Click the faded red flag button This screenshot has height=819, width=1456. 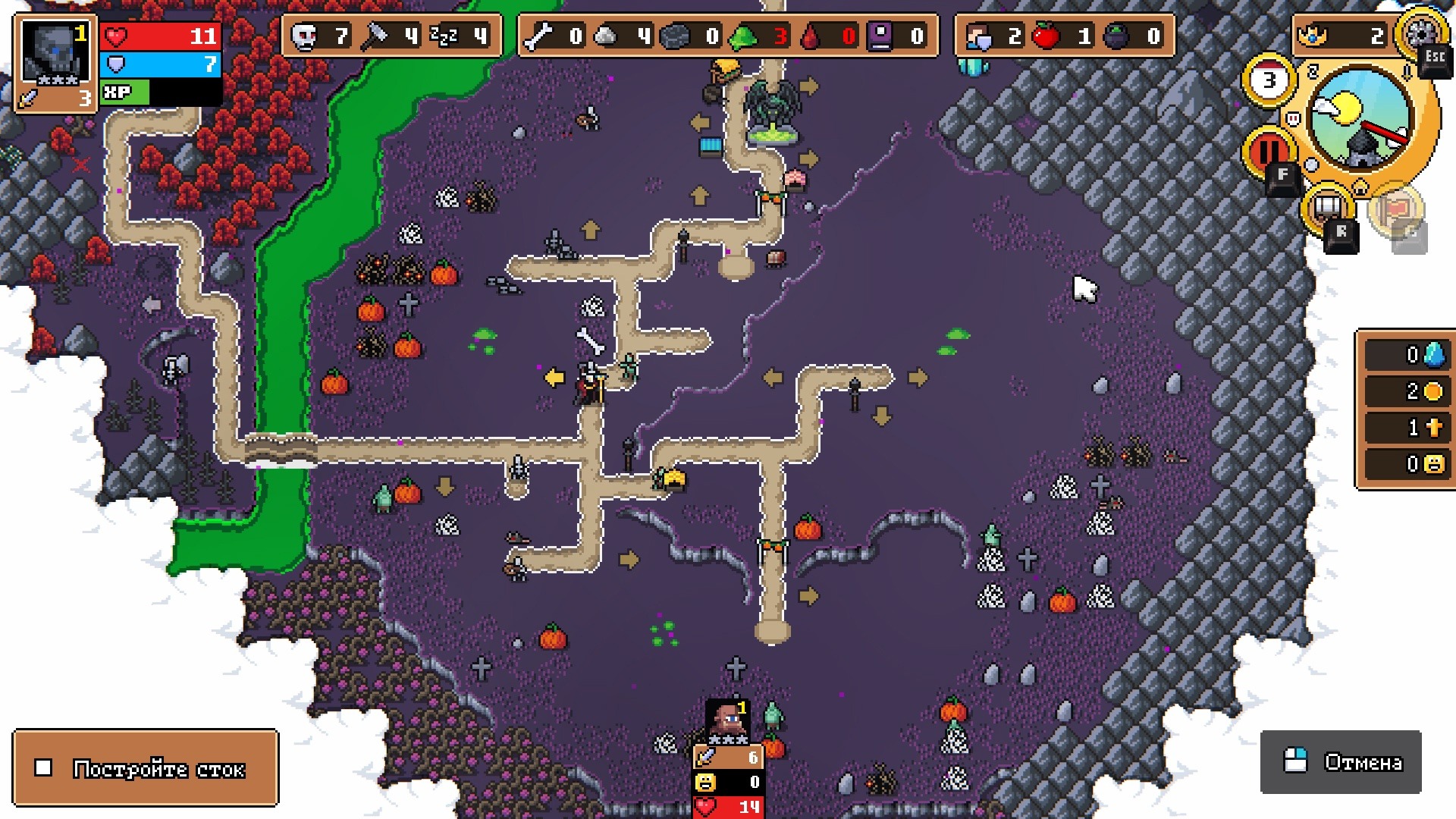(x=1396, y=209)
